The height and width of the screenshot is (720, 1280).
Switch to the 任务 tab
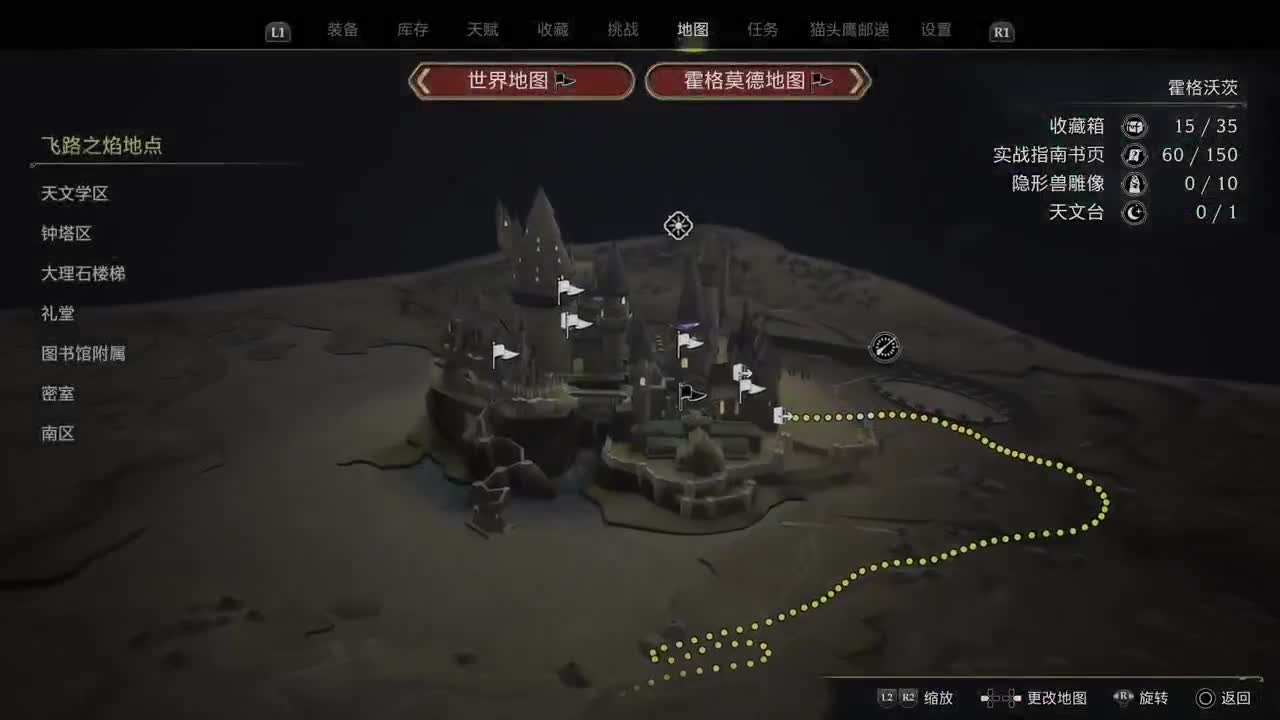tap(763, 29)
